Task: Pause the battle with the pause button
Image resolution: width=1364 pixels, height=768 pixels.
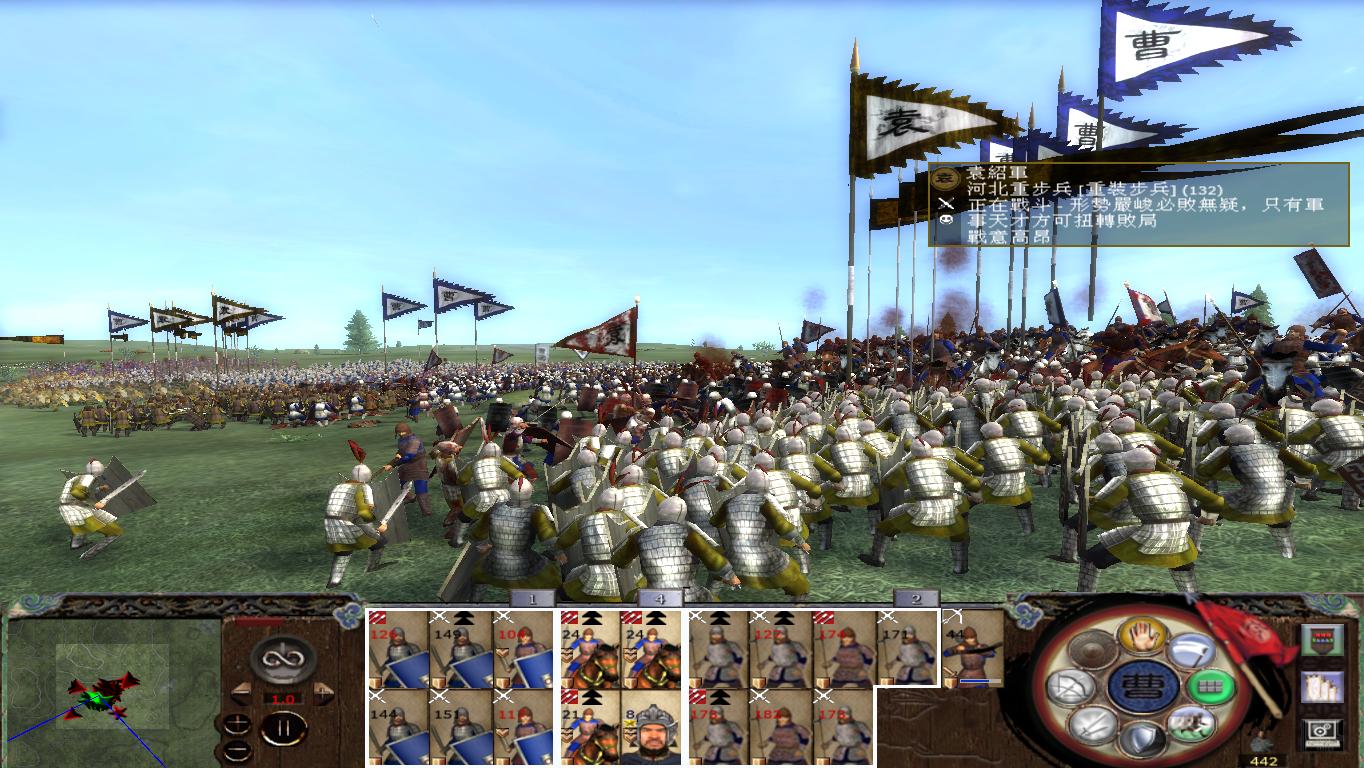Action: tap(286, 728)
